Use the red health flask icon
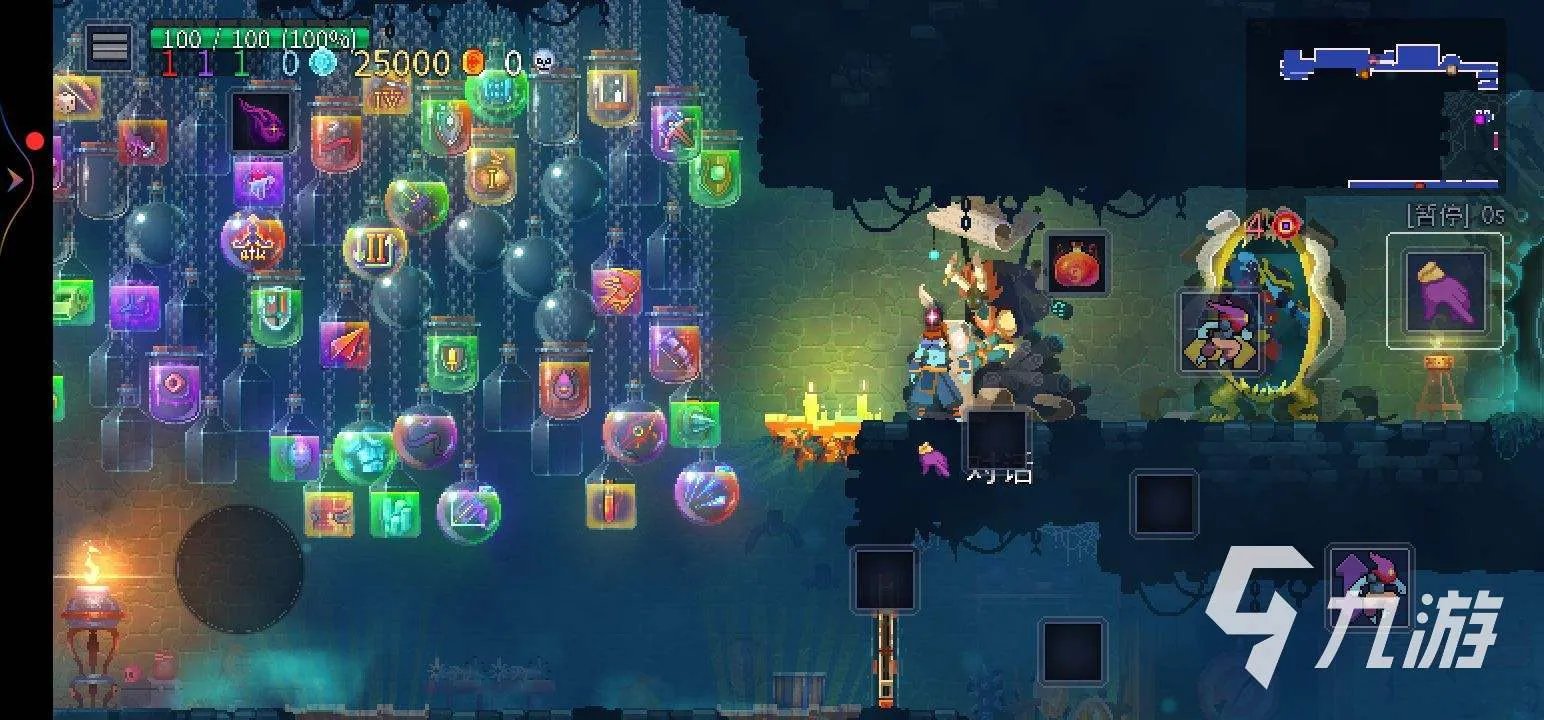Screen dimensions: 1544x720 pyautogui.click(x=1076, y=265)
